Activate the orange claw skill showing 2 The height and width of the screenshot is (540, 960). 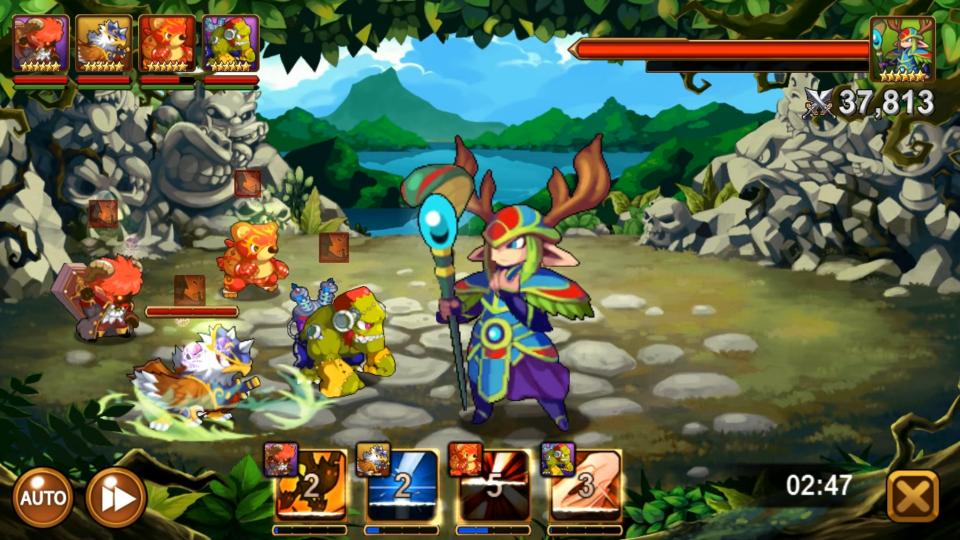coord(310,486)
